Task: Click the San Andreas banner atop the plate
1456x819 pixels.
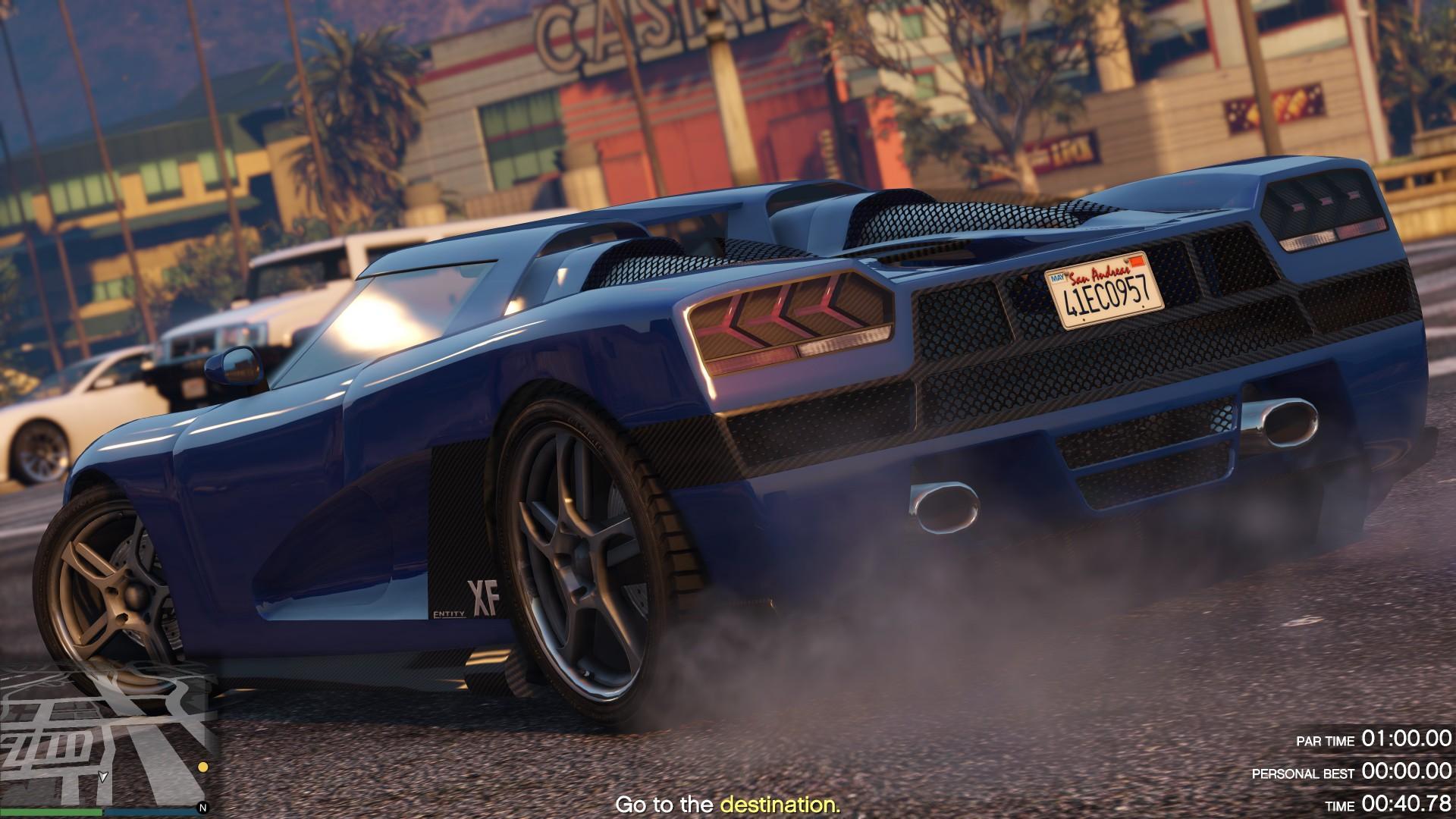Action: (1101, 275)
